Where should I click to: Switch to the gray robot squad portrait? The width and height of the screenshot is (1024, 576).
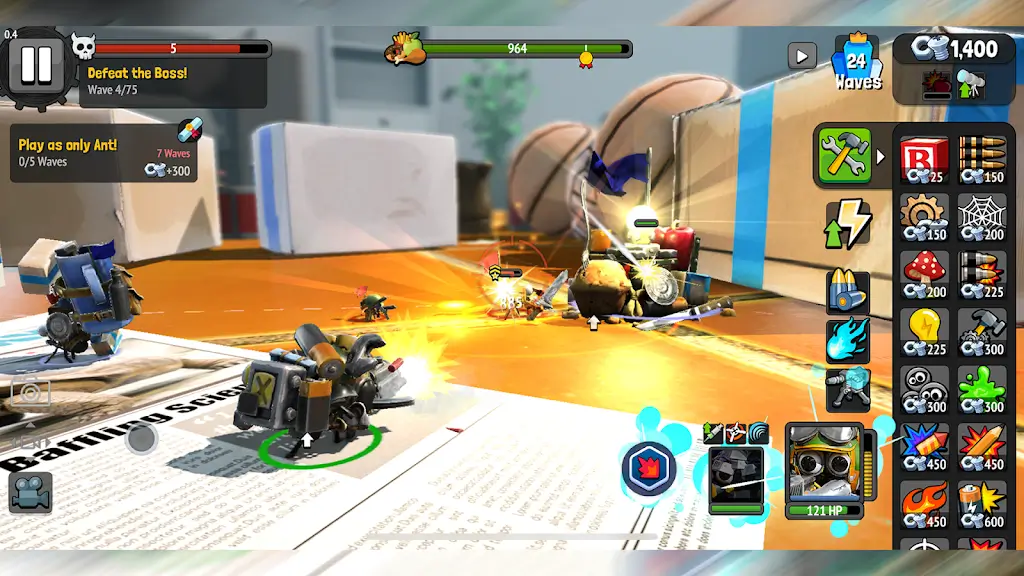click(737, 479)
